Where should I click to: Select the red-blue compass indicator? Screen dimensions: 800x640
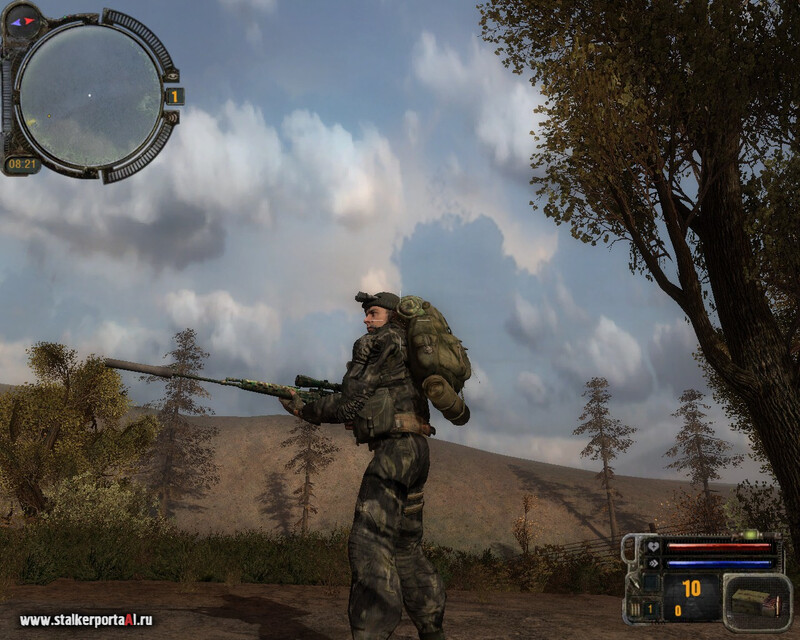coord(22,21)
